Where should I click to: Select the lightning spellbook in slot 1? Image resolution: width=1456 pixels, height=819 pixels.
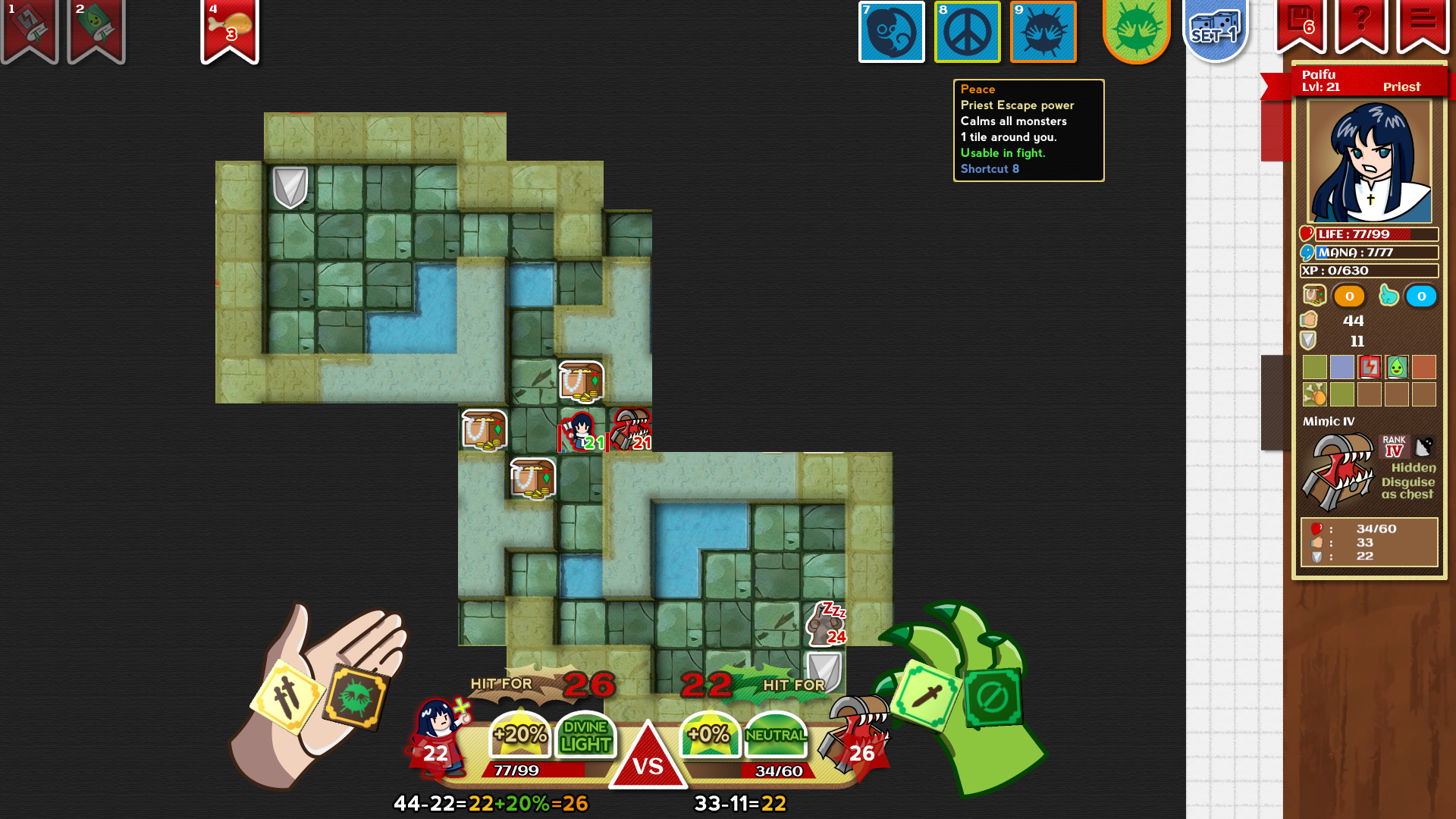tap(28, 27)
